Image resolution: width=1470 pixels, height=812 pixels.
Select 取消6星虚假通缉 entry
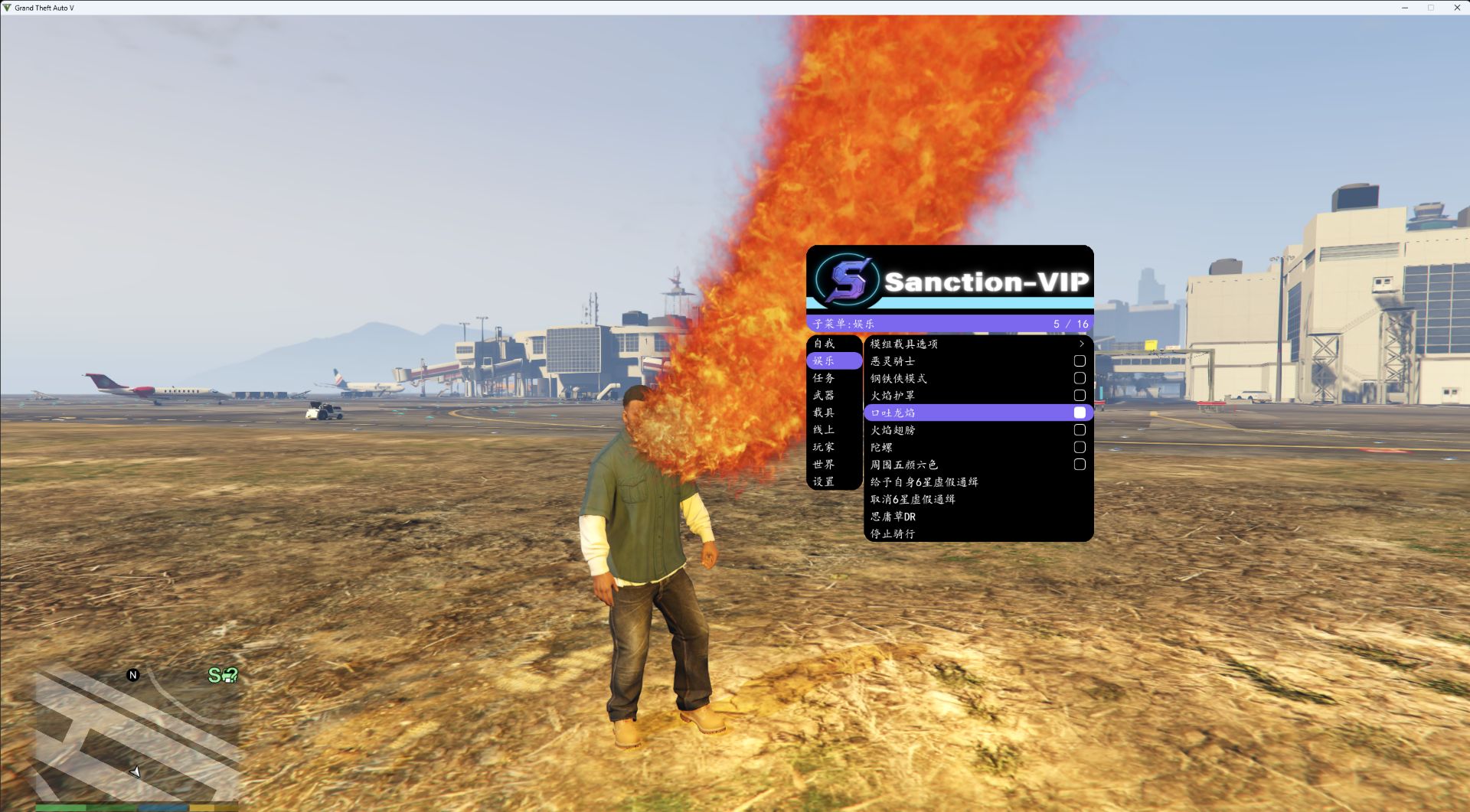pyautogui.click(x=913, y=499)
